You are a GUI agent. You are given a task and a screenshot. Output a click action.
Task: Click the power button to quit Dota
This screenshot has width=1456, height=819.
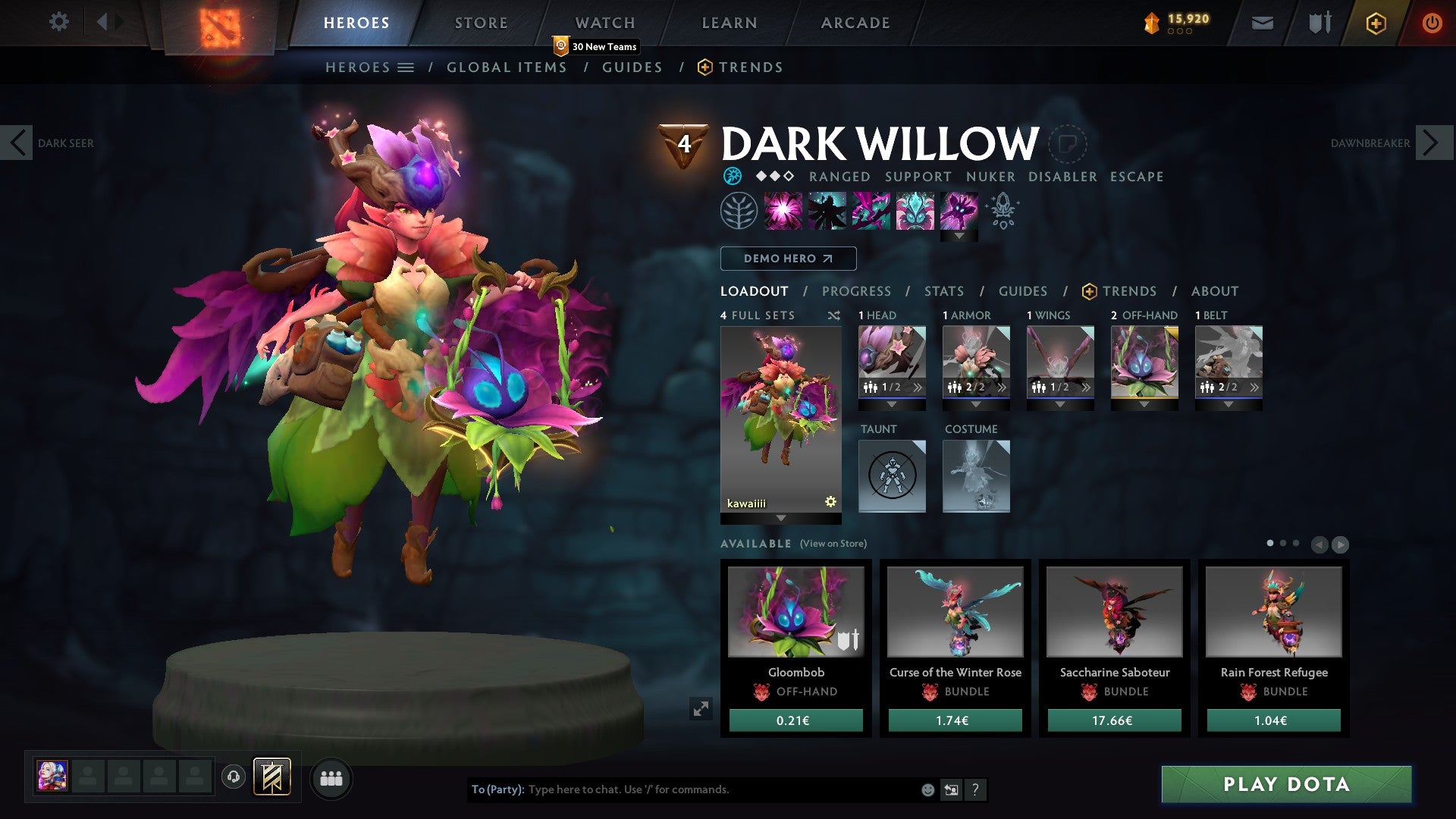coord(1432,23)
